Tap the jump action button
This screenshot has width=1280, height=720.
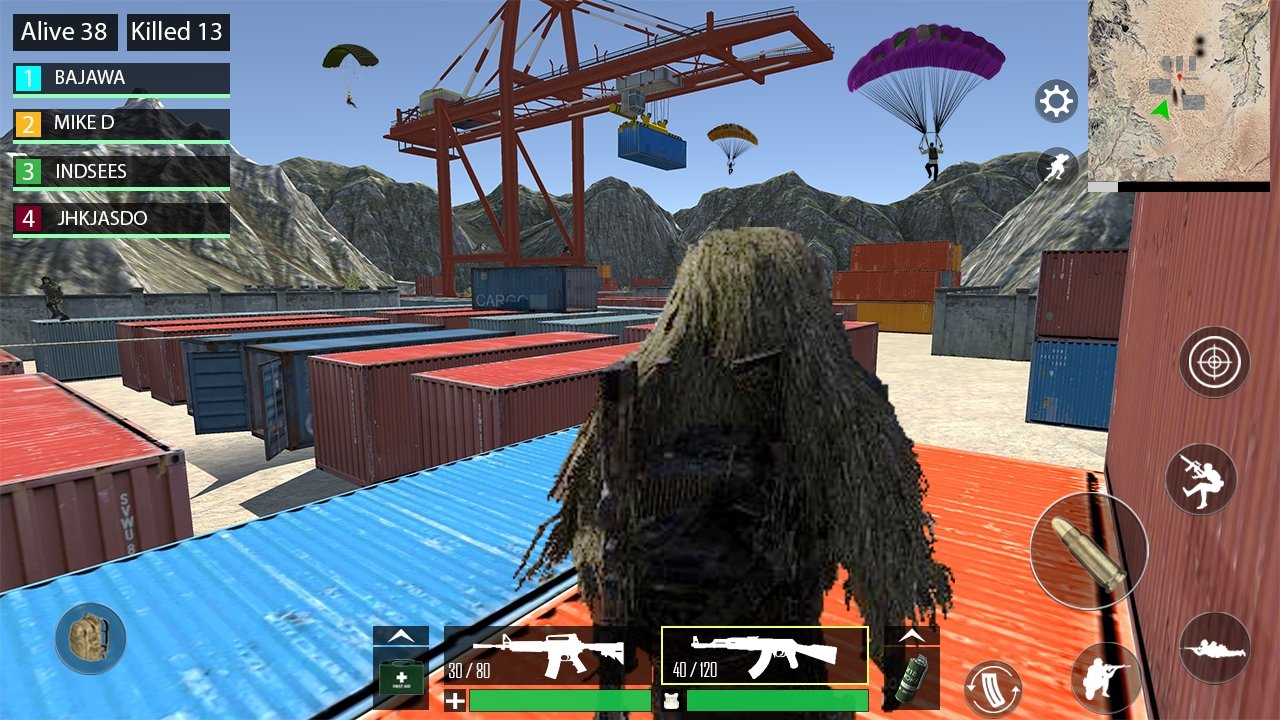(x=1201, y=479)
